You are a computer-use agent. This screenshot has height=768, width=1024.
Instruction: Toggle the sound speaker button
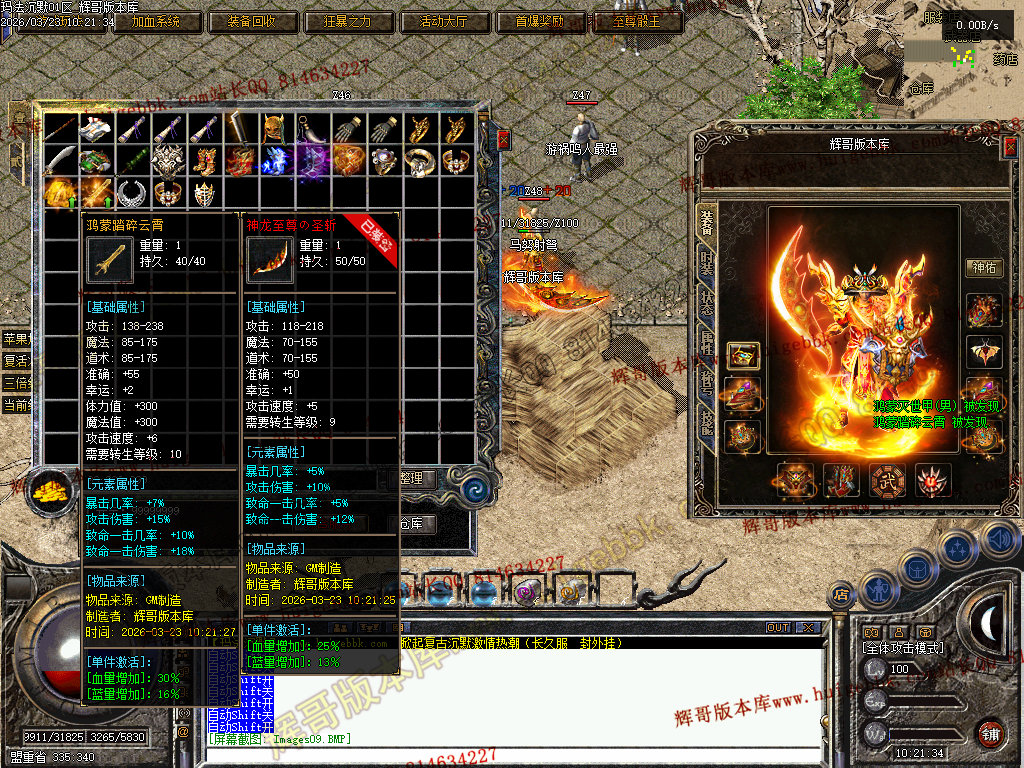pos(998,540)
